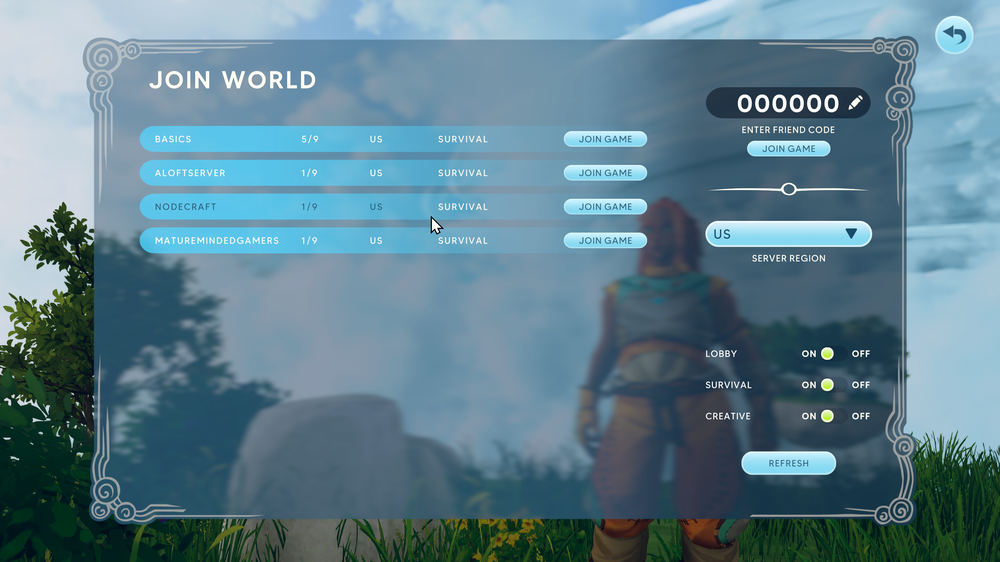Join the BASICS server game
1000x562 pixels.
click(x=605, y=139)
